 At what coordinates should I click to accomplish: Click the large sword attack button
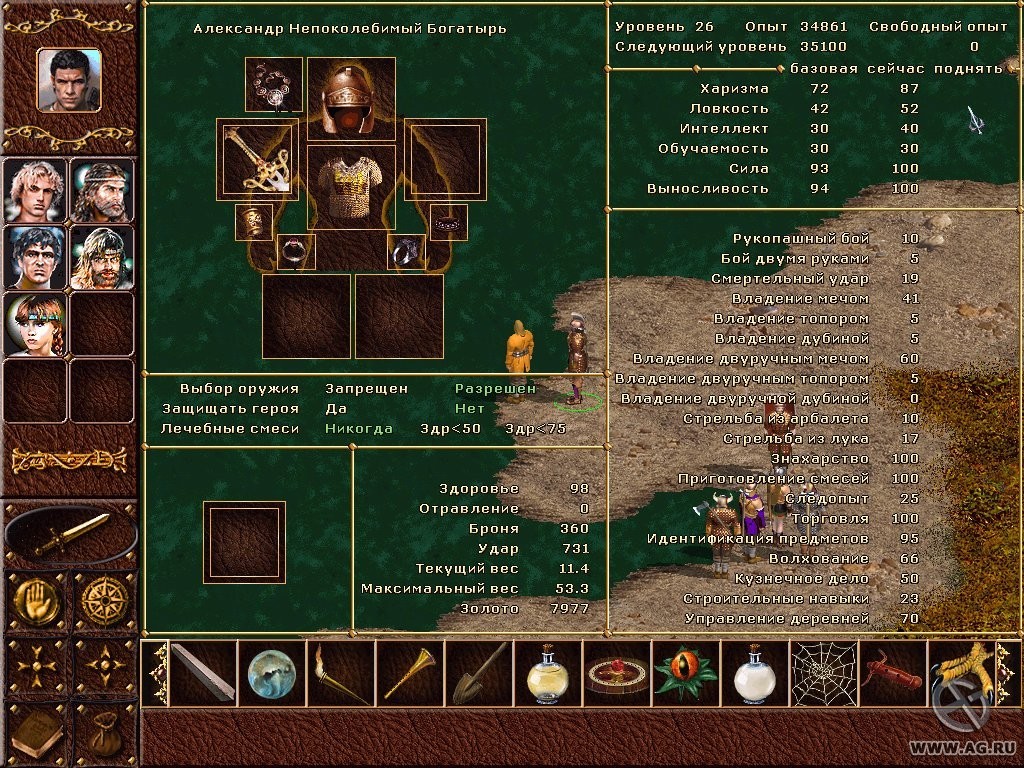pyautogui.click(x=70, y=534)
